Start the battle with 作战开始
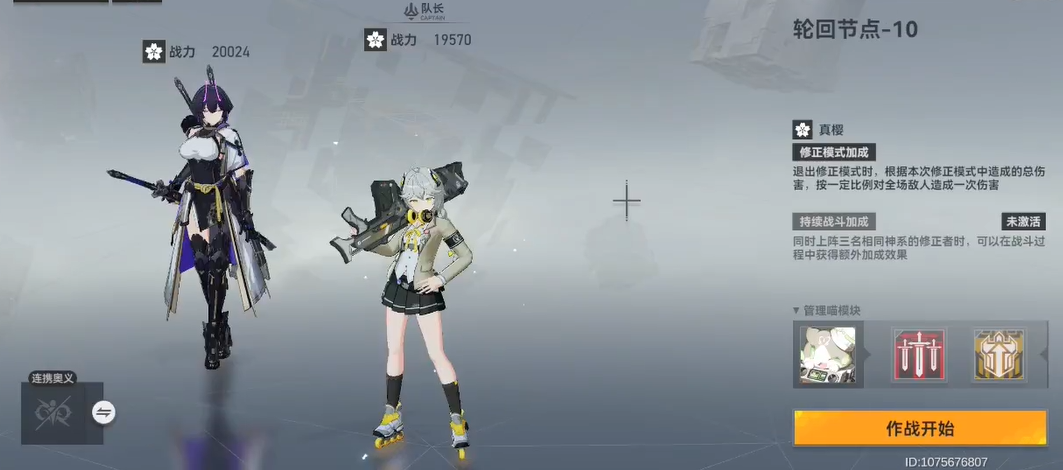This screenshot has width=1063, height=470. pyautogui.click(x=920, y=428)
